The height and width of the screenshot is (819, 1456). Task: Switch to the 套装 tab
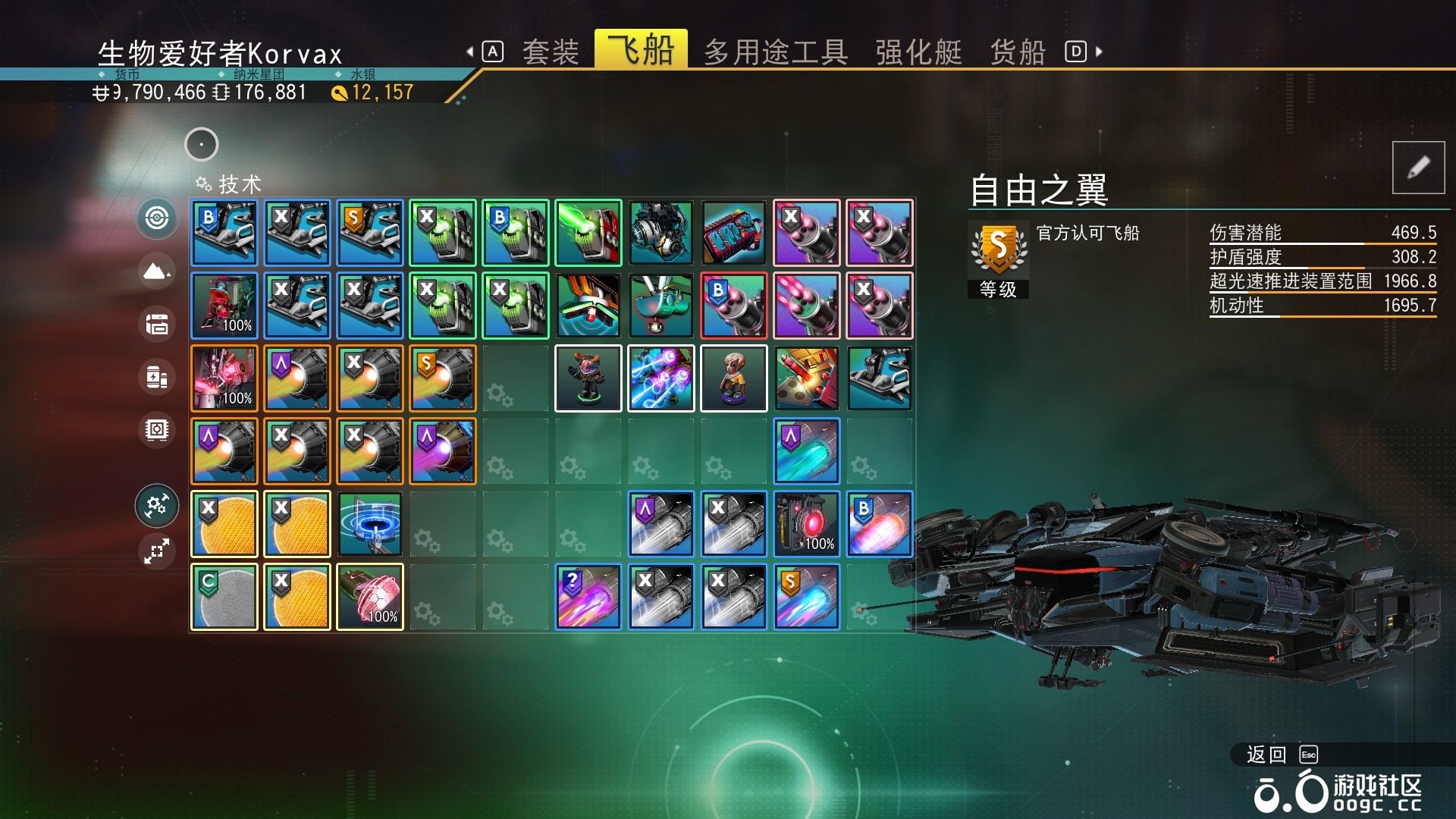coord(549,52)
